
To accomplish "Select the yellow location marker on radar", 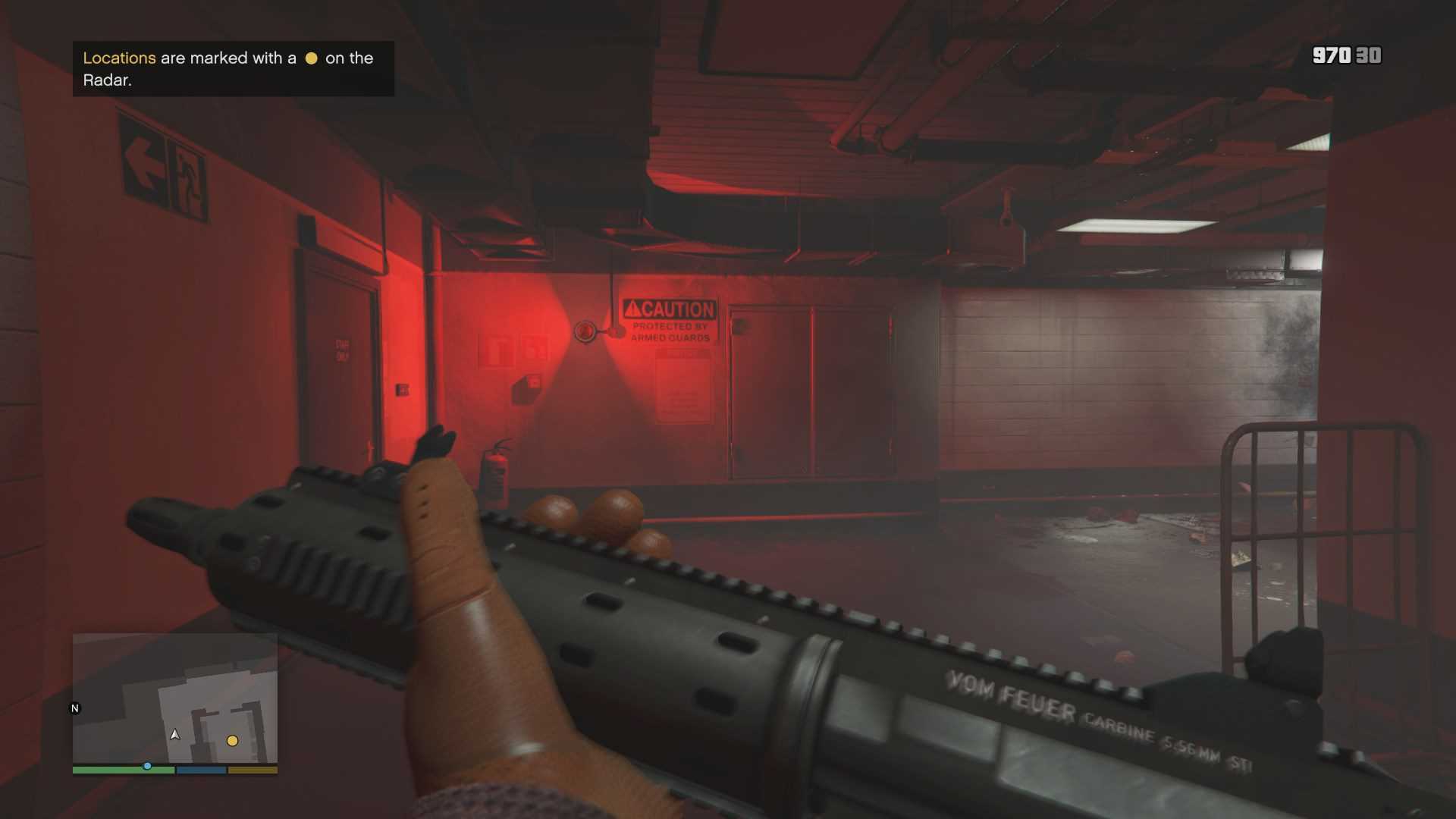I will [233, 741].
